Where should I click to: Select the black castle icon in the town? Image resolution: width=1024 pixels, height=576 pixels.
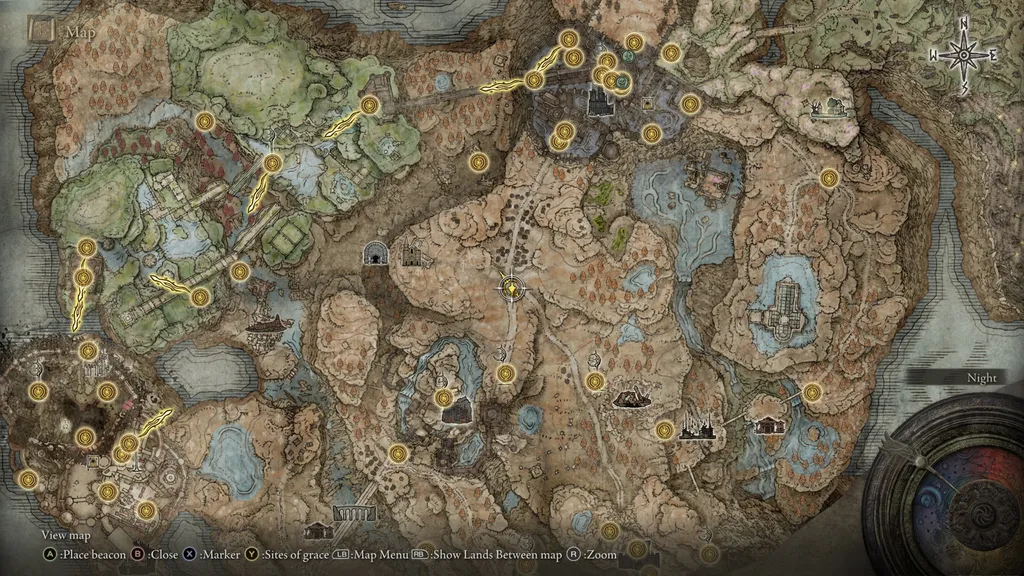tap(602, 101)
